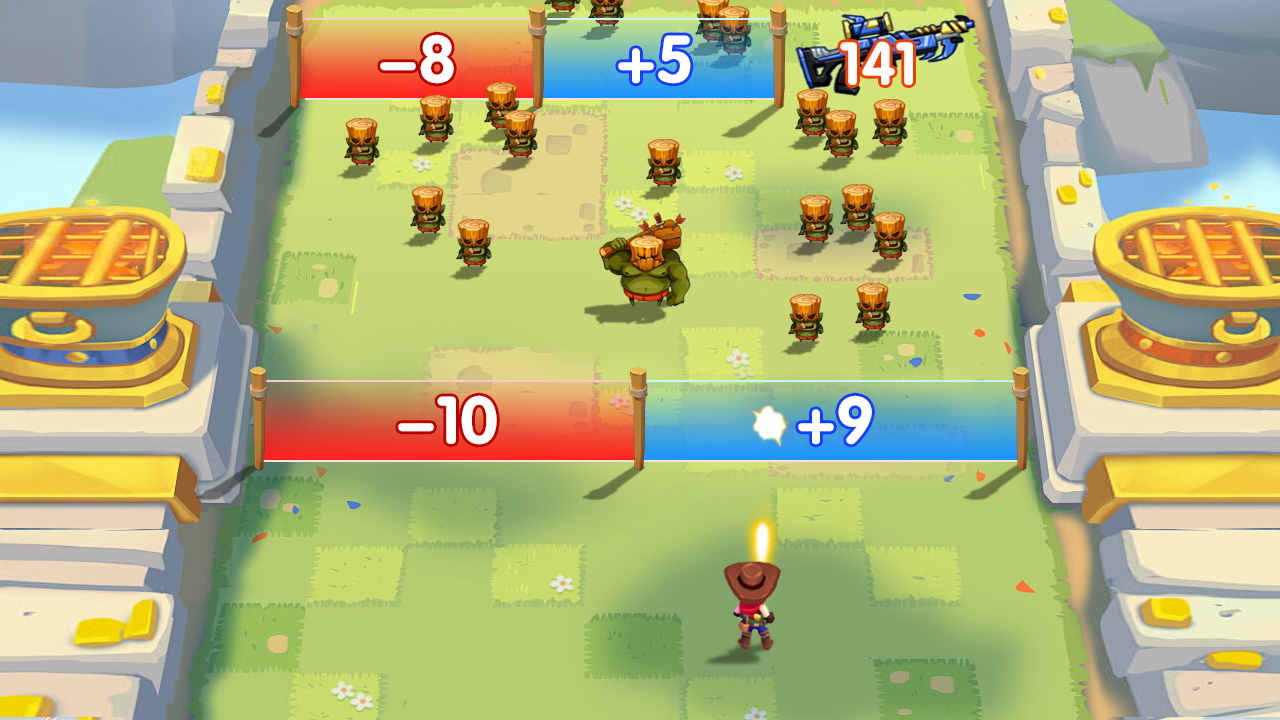Tap the sparkle effect on the +9 gate

tap(770, 423)
